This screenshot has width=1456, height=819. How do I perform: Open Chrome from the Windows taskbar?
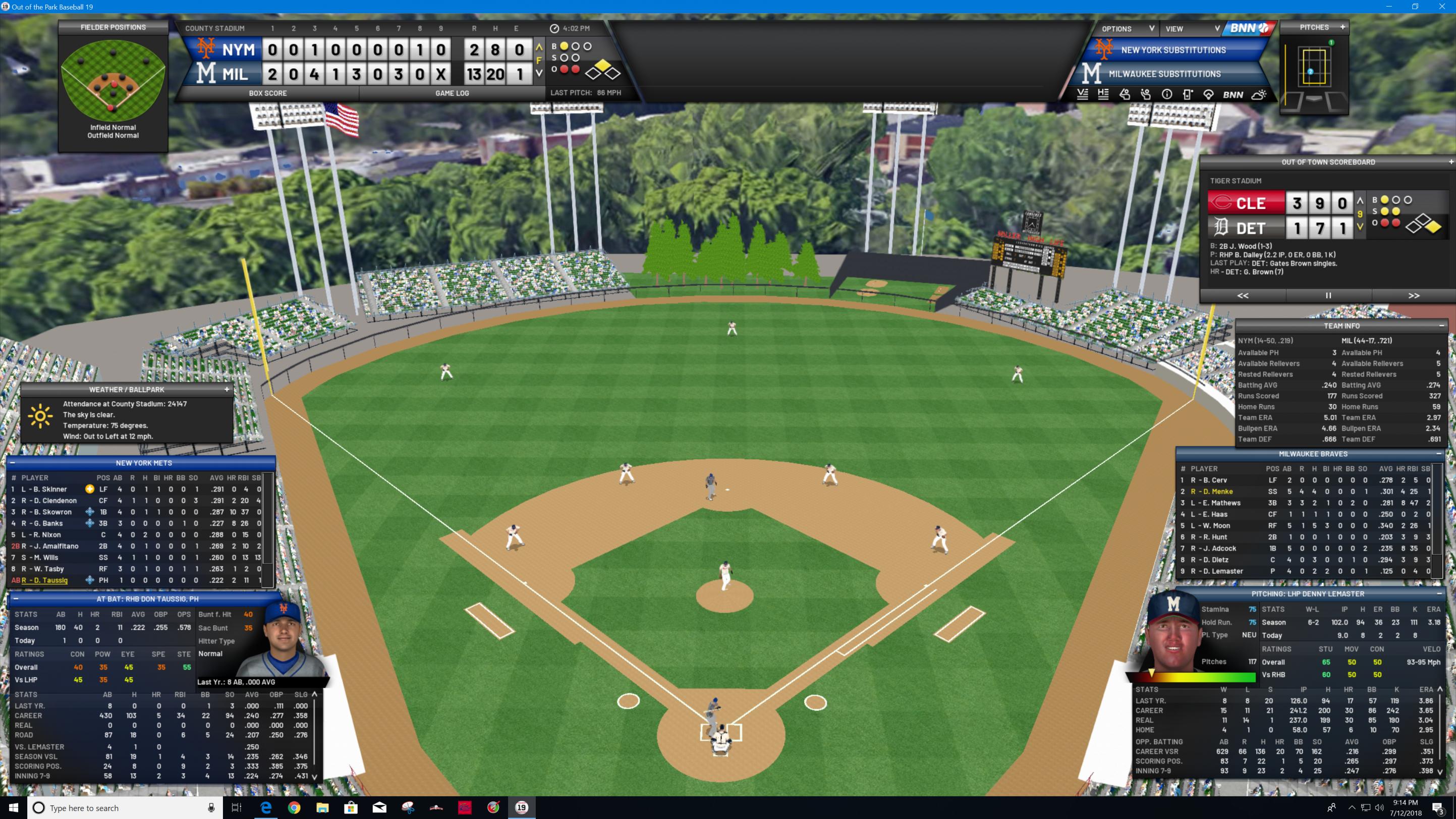pyautogui.click(x=294, y=808)
